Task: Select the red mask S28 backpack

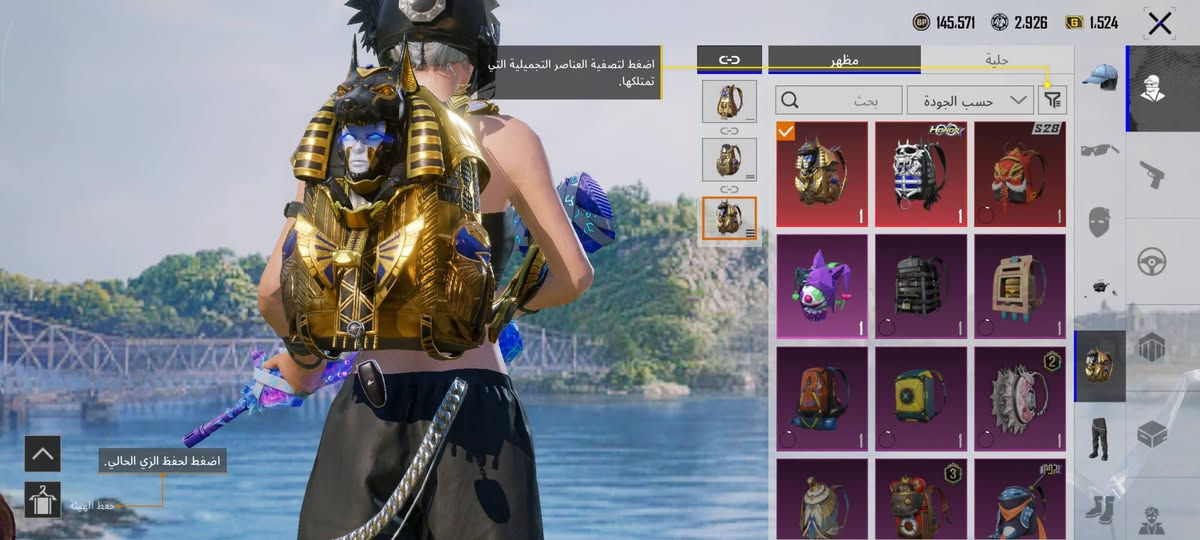Action: click(1020, 174)
